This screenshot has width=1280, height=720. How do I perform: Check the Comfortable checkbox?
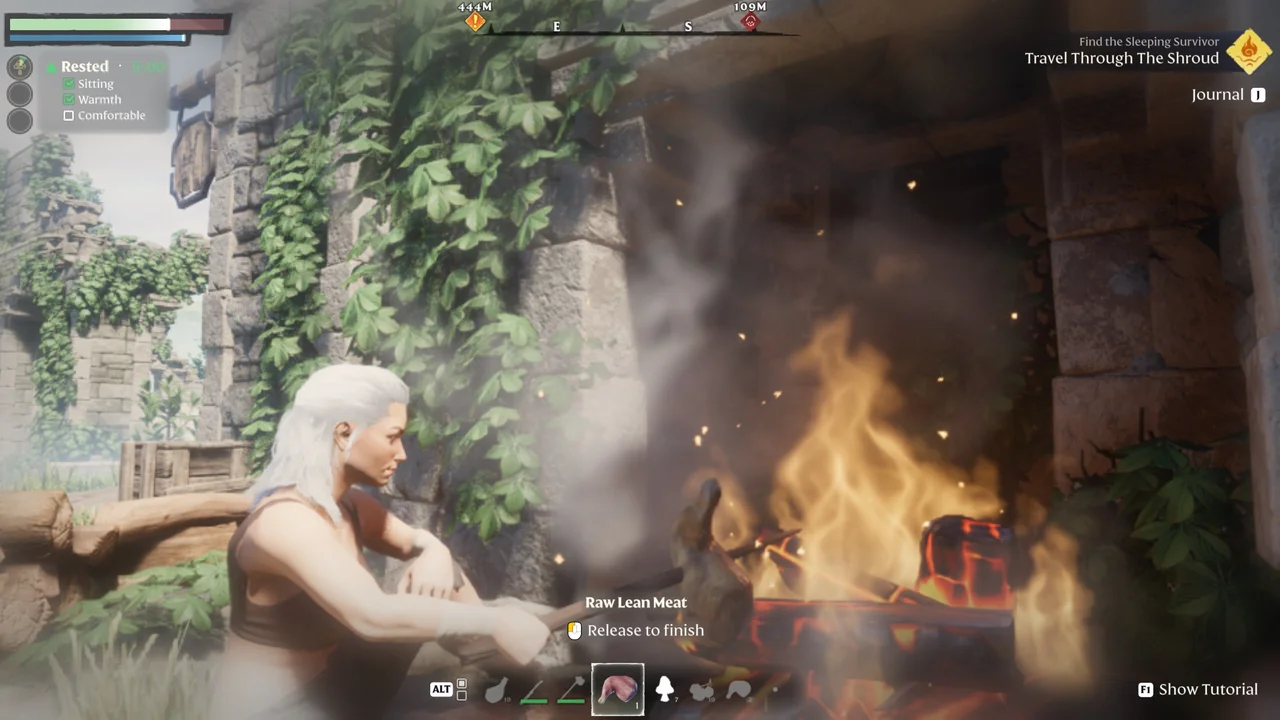68,115
